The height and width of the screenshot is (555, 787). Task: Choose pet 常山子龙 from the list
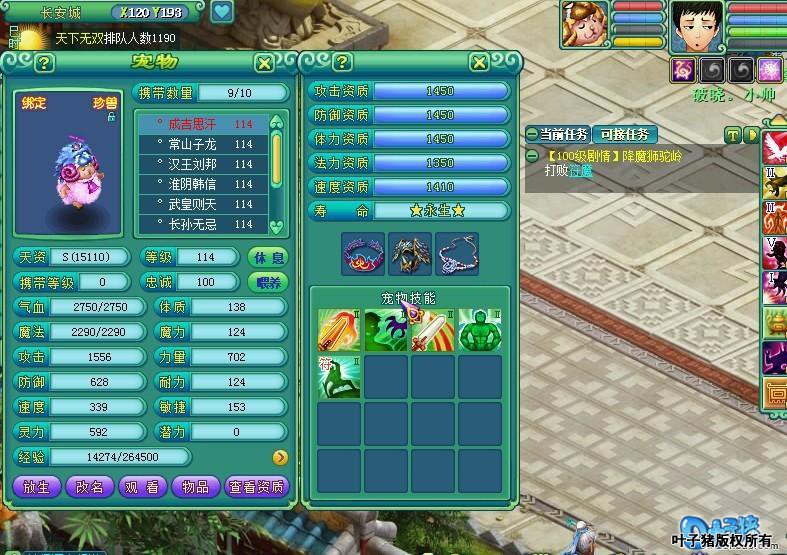205,145
